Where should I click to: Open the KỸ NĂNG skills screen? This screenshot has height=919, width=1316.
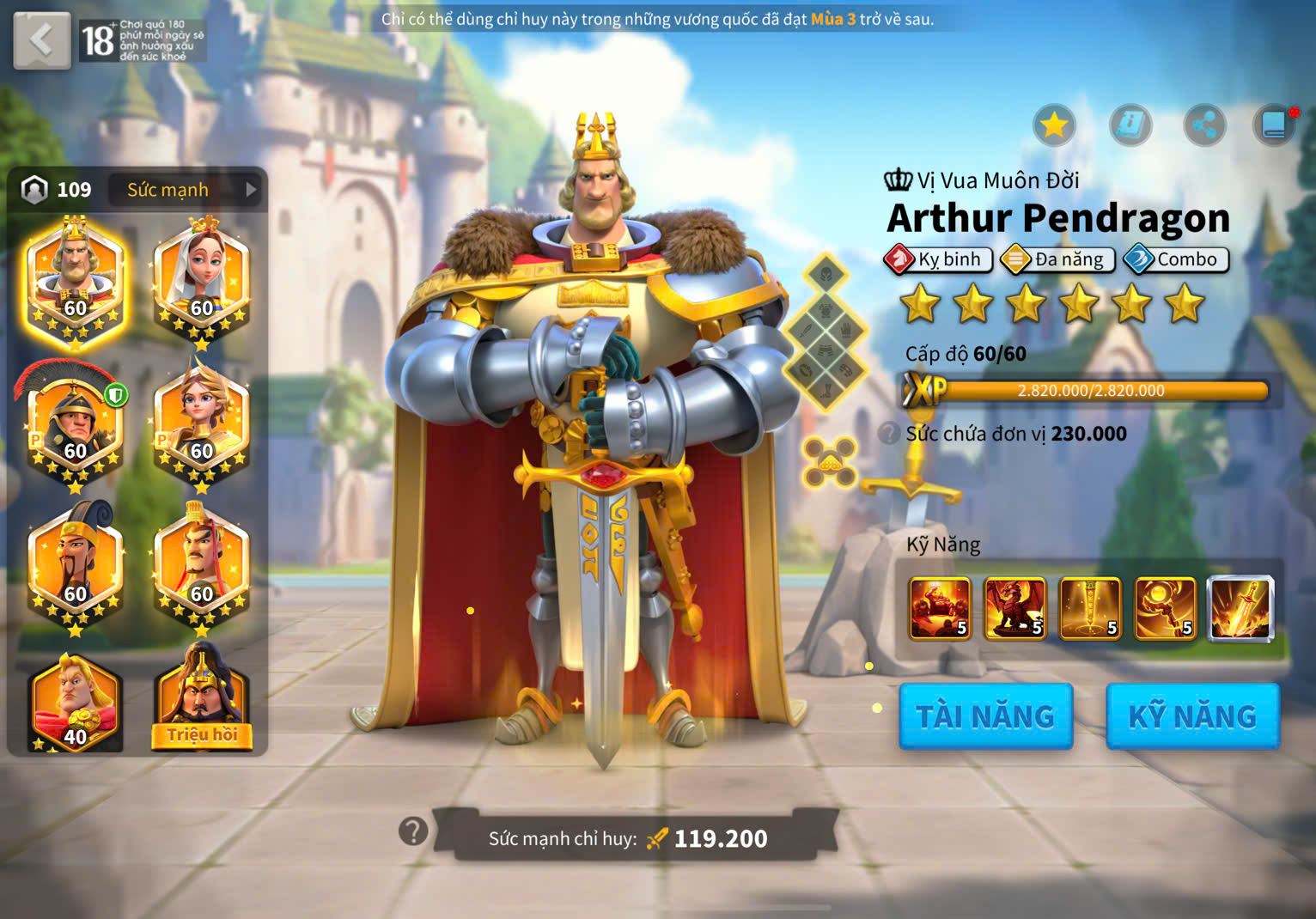1192,716
